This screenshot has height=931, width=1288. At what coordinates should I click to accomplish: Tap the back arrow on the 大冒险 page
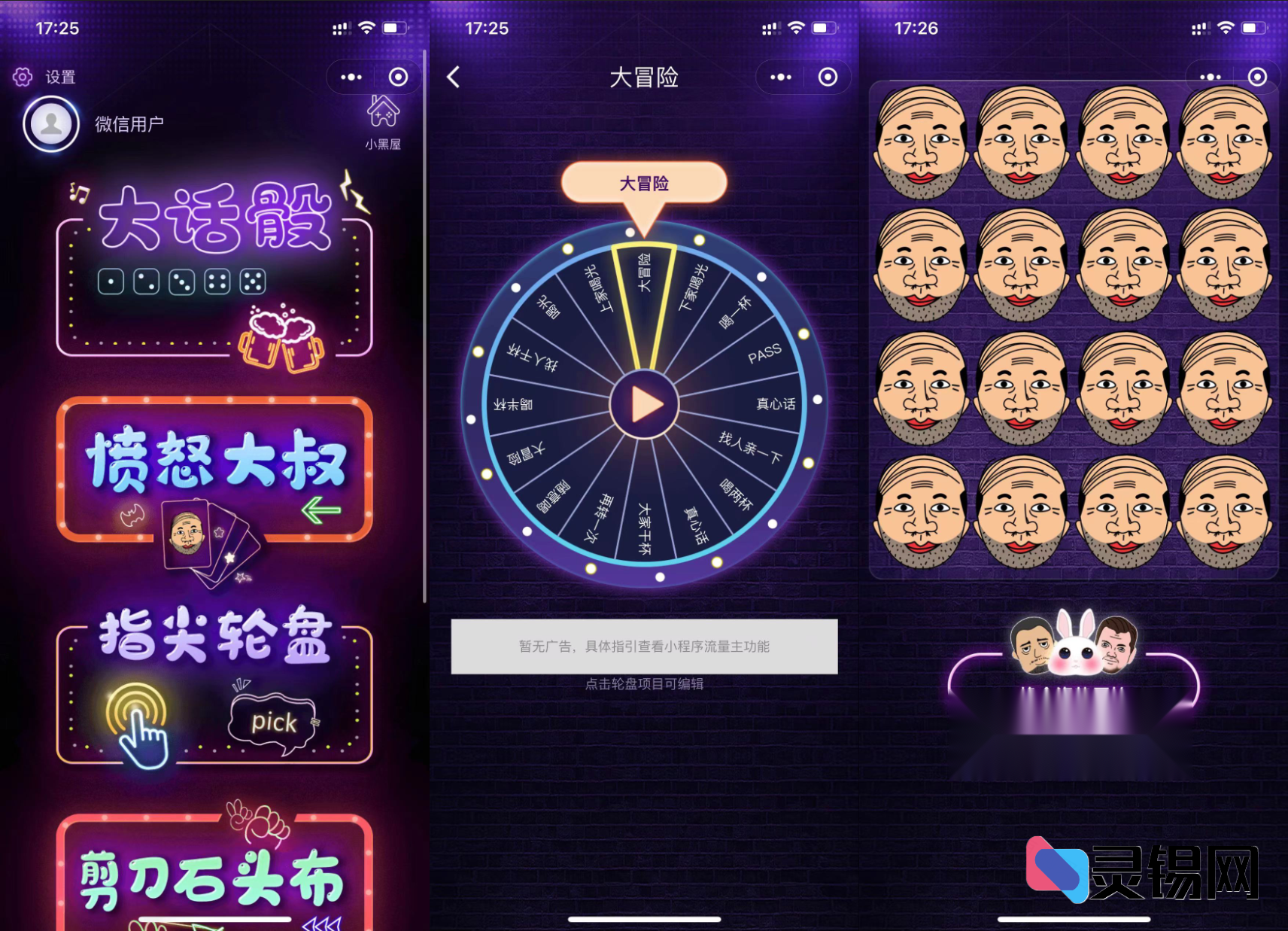pos(452,78)
